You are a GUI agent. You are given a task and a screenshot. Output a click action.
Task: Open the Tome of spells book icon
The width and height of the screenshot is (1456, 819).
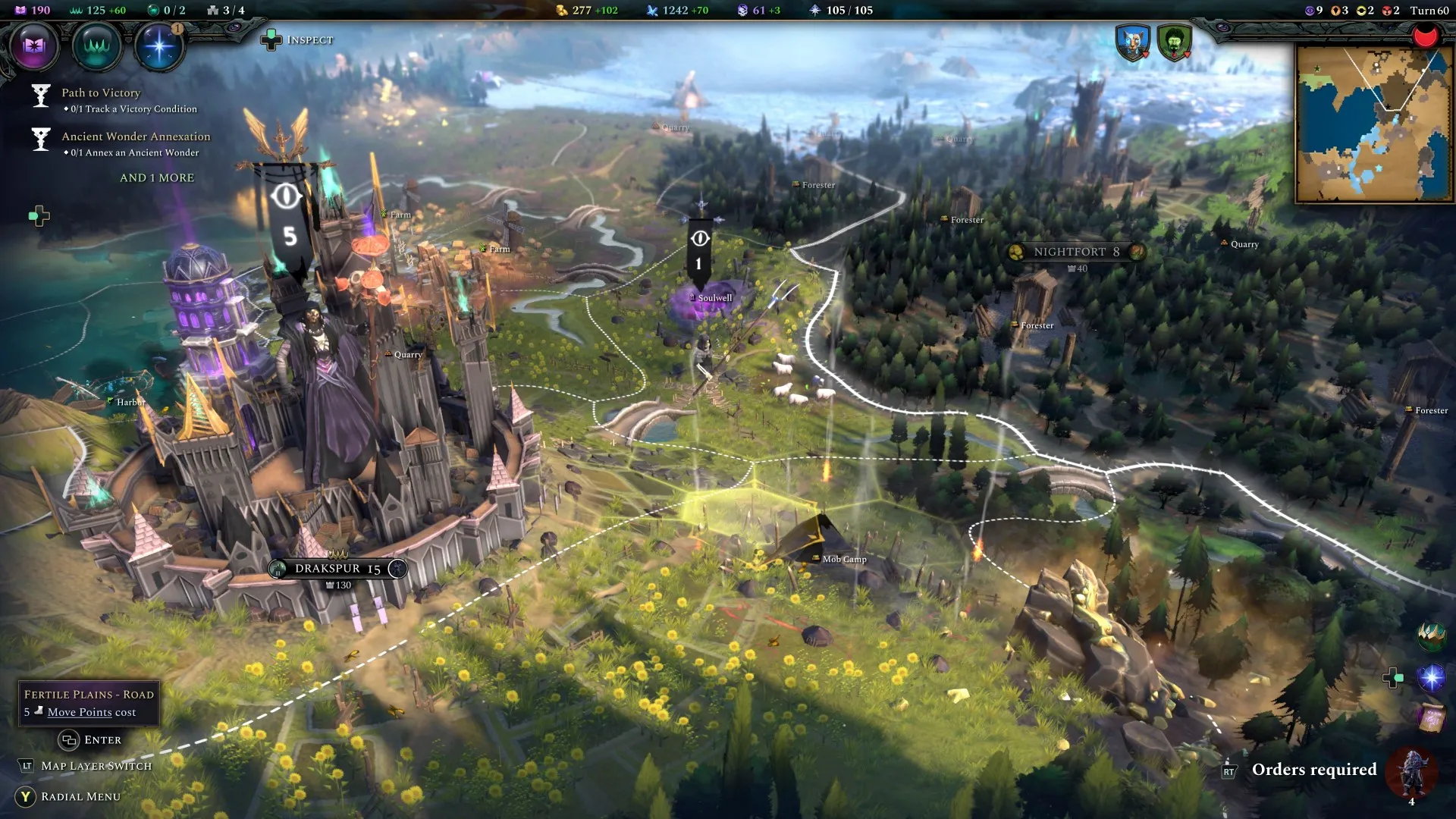coord(34,46)
